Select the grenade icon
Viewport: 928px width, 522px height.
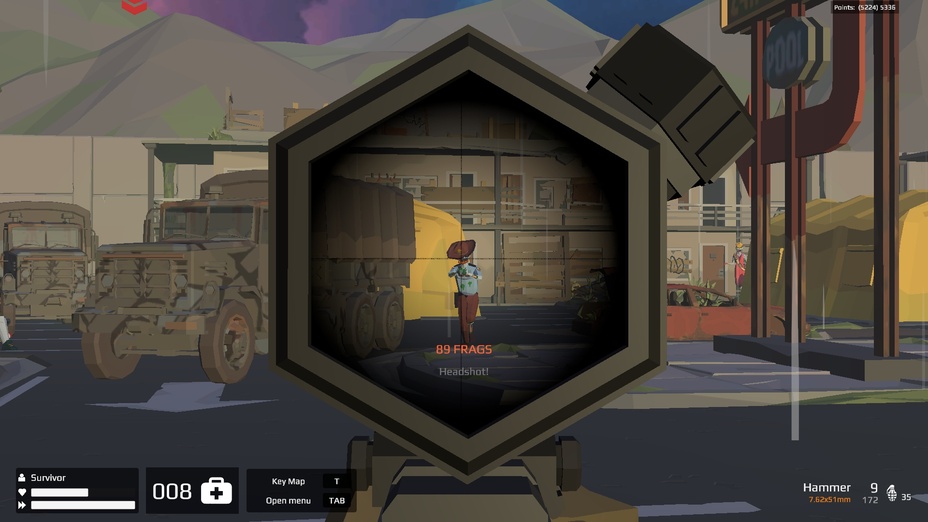pos(892,493)
